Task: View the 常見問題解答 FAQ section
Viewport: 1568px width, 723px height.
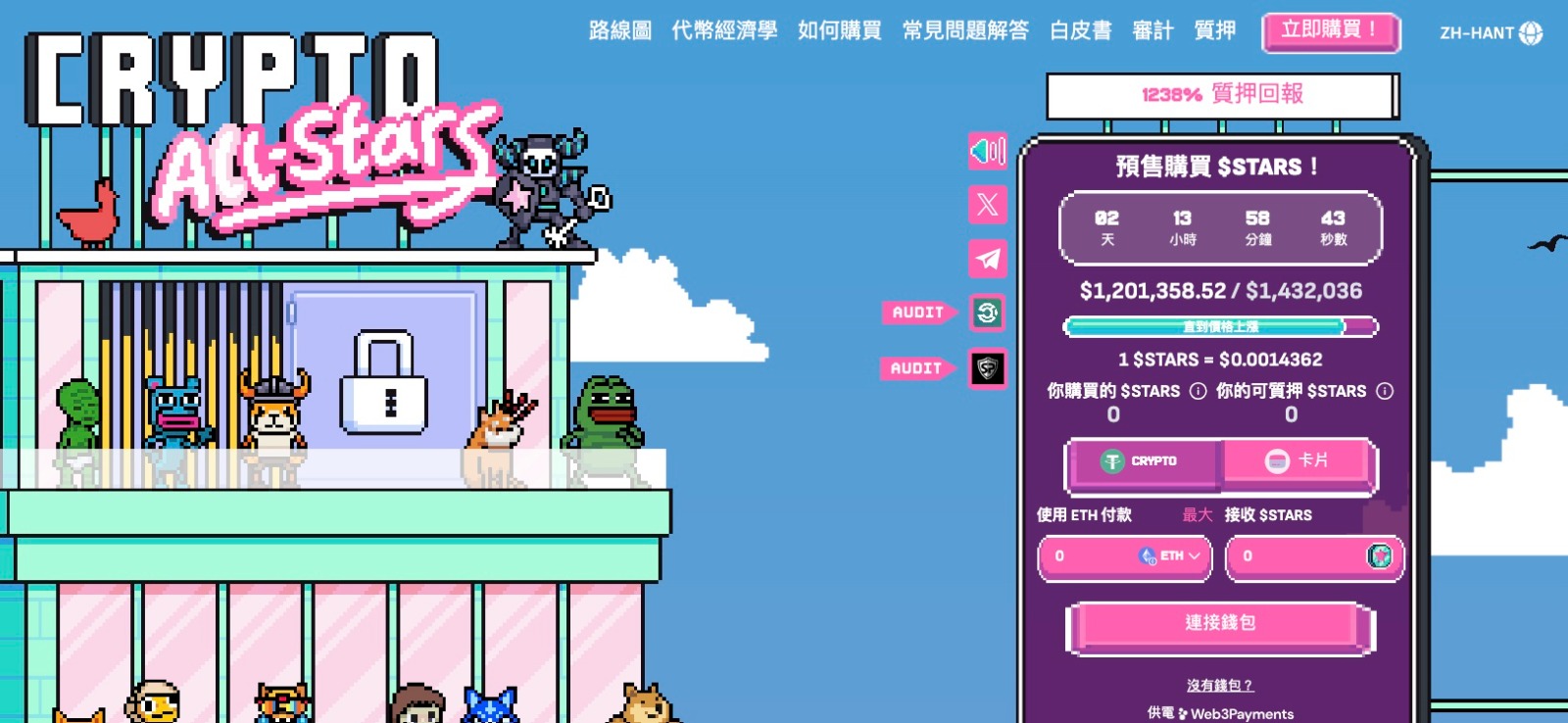Action: [x=965, y=31]
